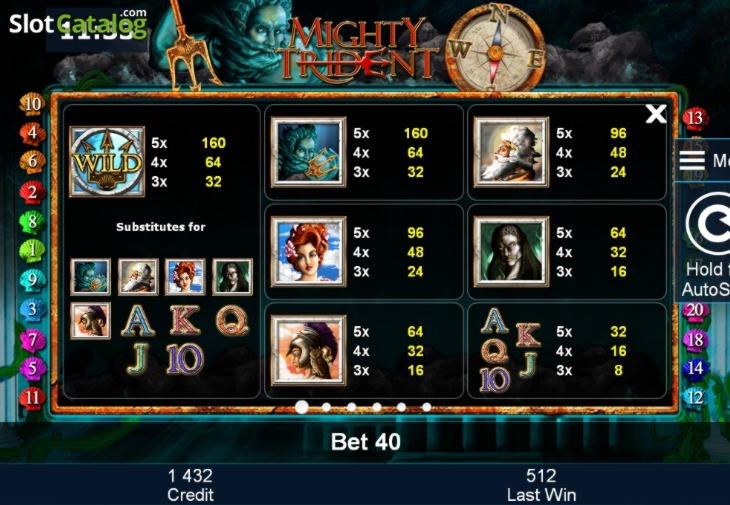This screenshot has height=505, width=730.
Task: Go to the second paytable page dot
Action: pyautogui.click(x=326, y=407)
